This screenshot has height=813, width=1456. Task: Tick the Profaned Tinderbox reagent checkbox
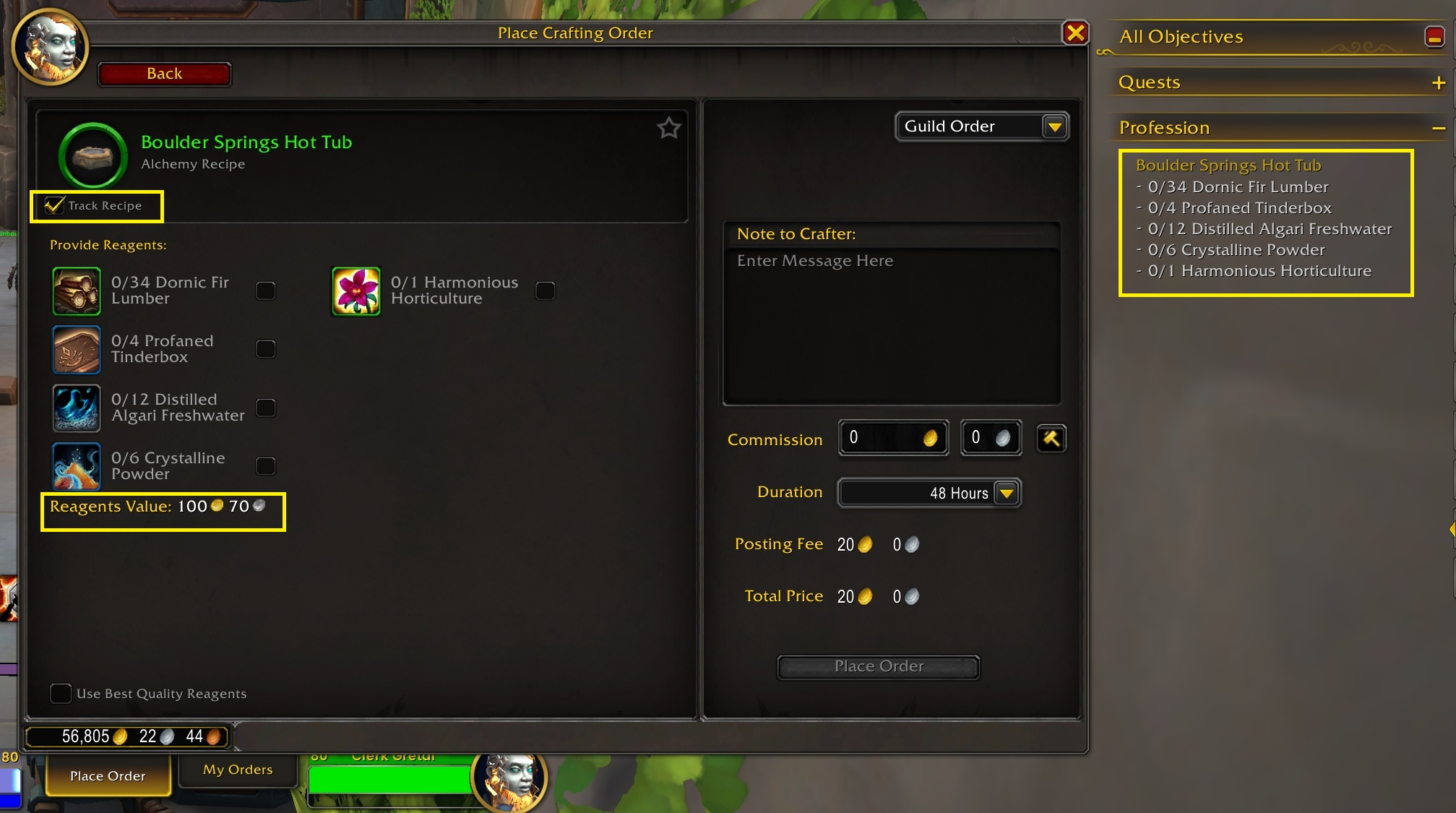pos(266,349)
